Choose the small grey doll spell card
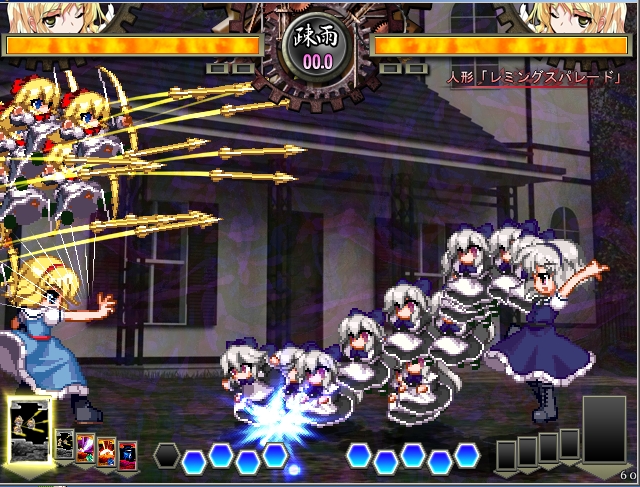 pyautogui.click(x=65, y=445)
